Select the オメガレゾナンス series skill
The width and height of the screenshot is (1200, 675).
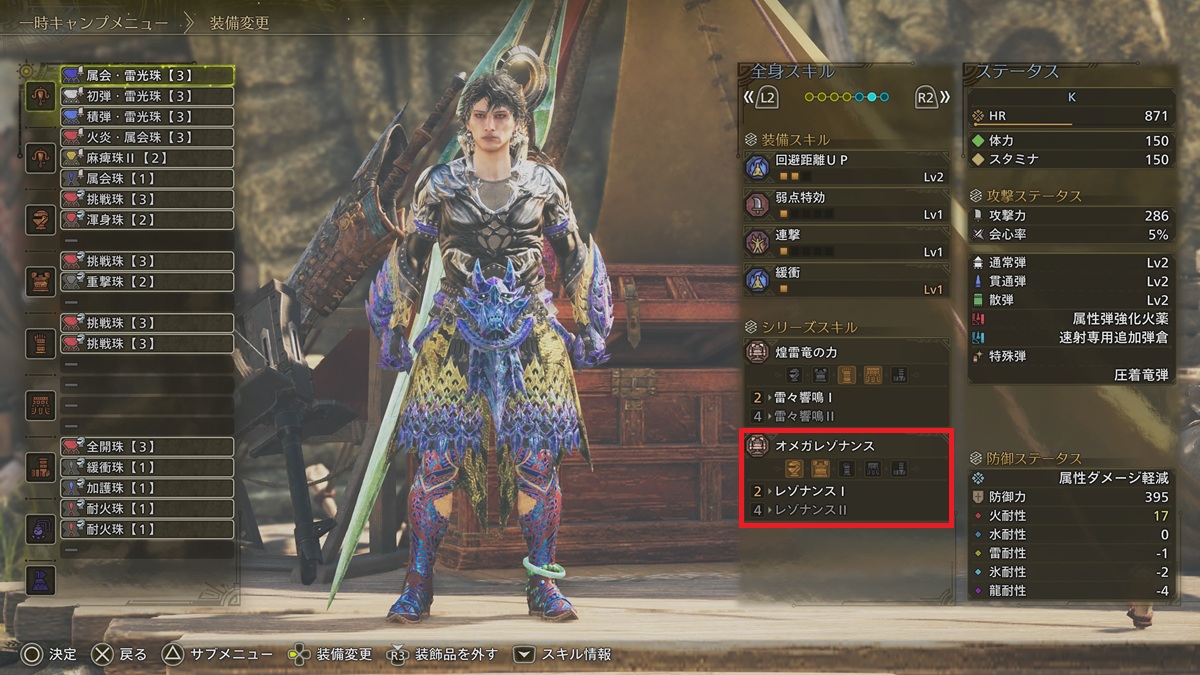click(x=846, y=446)
